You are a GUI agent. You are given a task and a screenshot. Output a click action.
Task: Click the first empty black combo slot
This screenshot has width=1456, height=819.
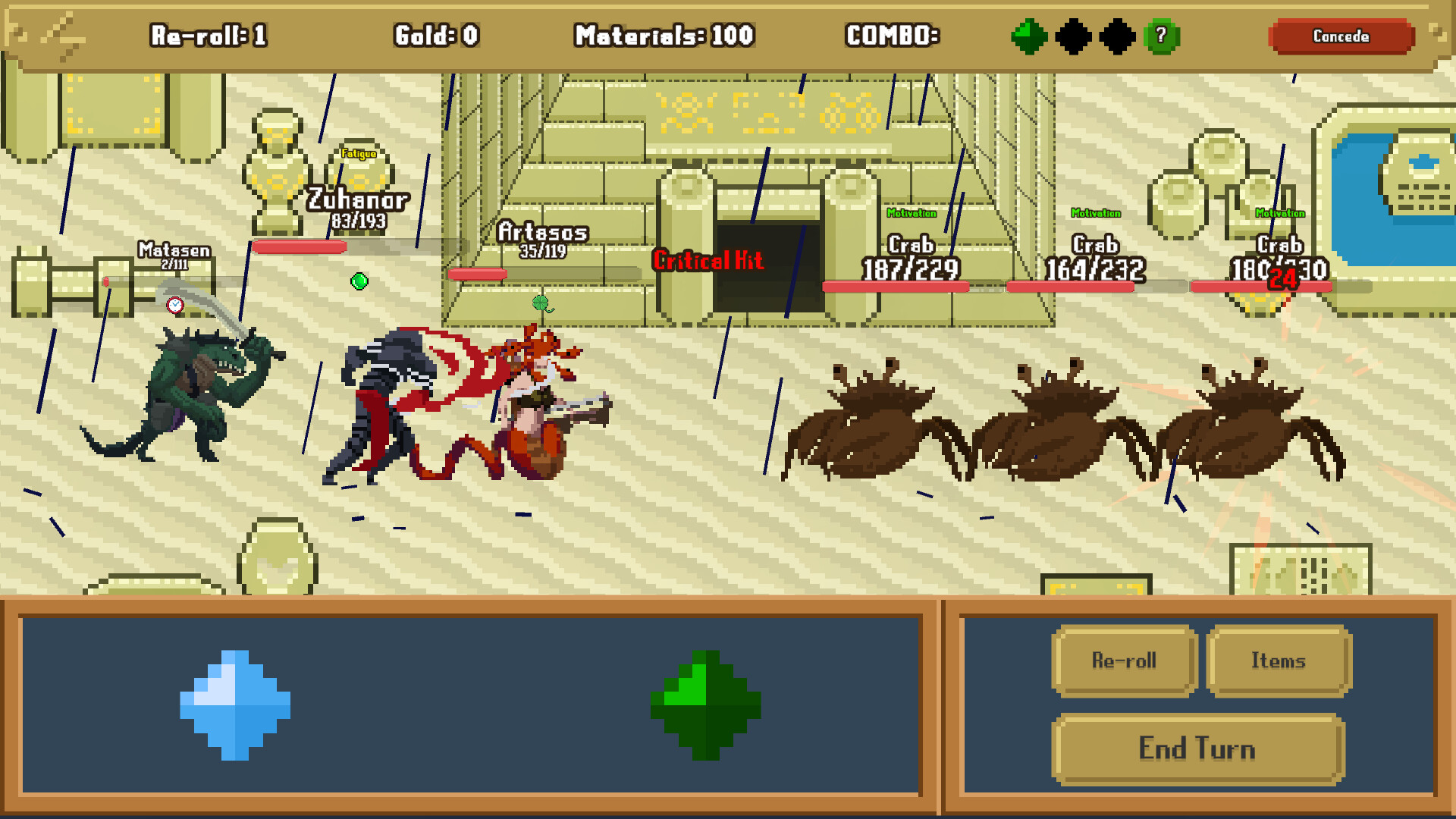(1073, 36)
